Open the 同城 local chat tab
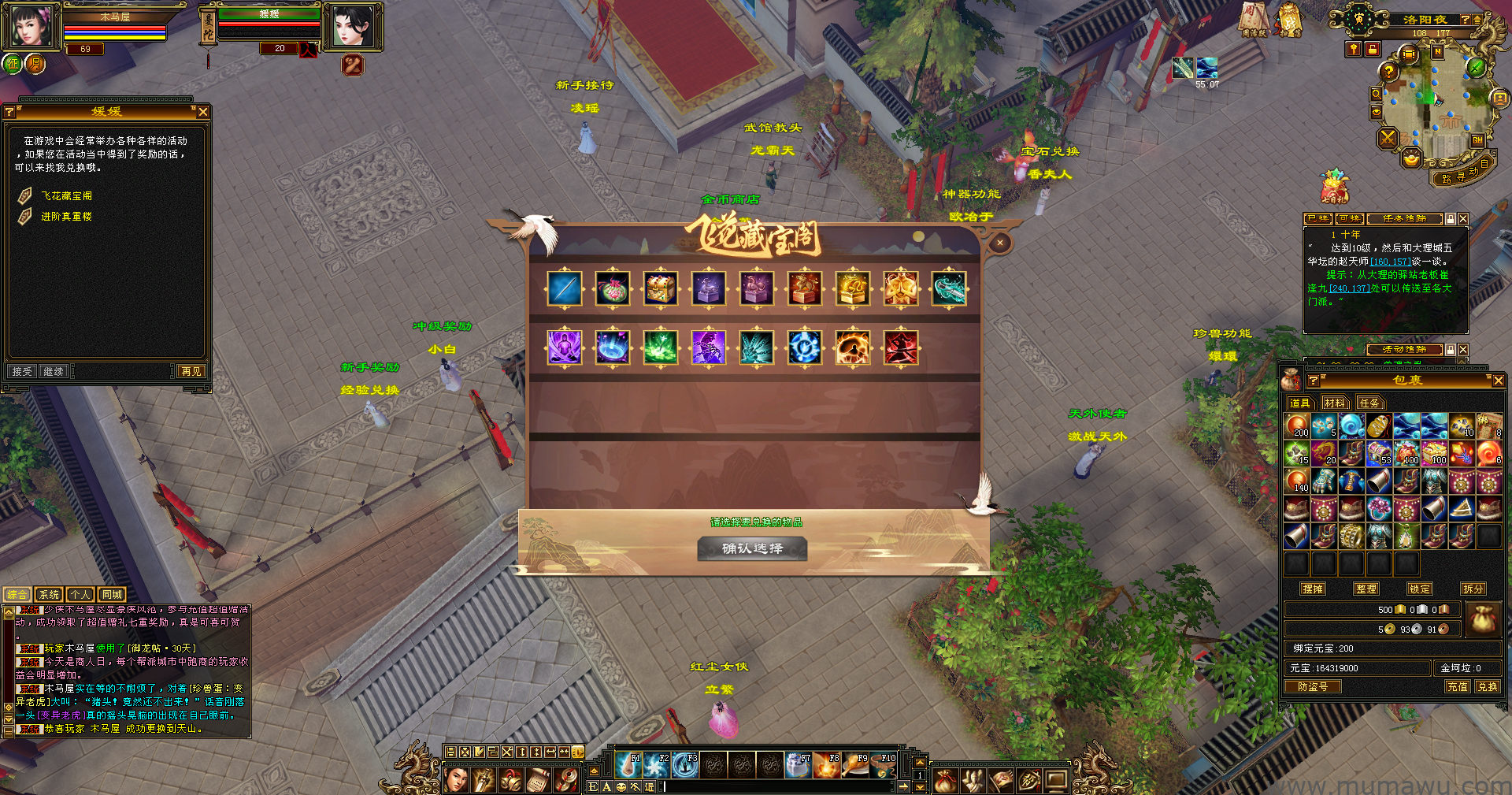Viewport: 1512px width, 795px height. 112,595
